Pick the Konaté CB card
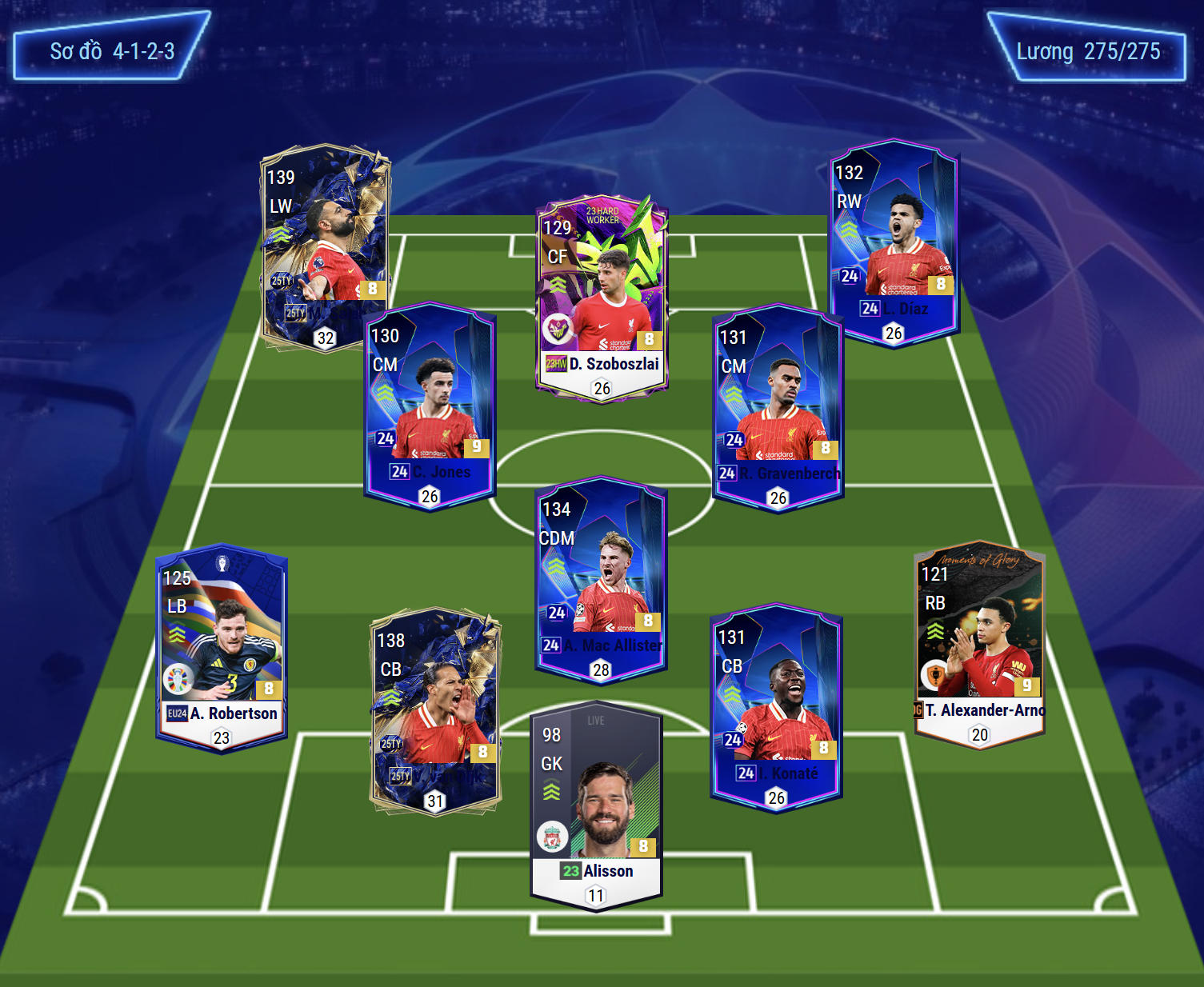This screenshot has height=987, width=1204. [776, 708]
